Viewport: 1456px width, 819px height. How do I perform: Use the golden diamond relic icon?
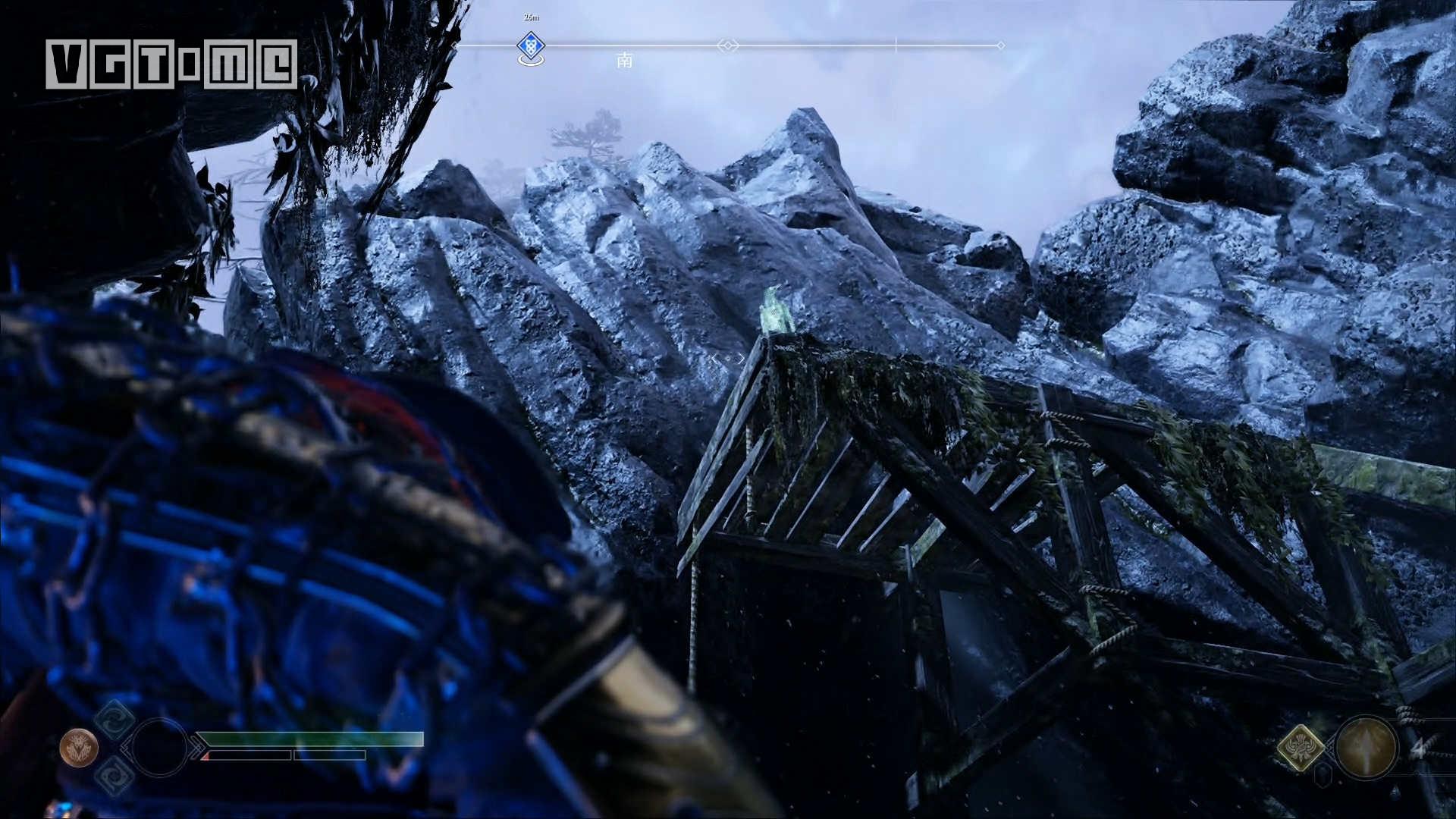(x=1300, y=747)
